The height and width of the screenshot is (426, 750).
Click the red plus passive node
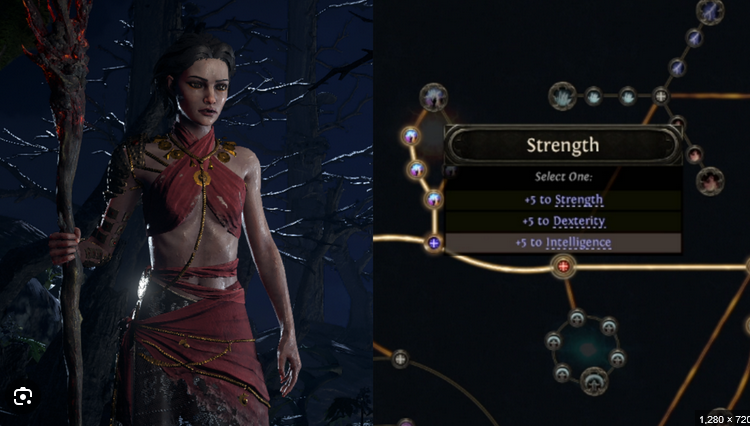point(563,266)
